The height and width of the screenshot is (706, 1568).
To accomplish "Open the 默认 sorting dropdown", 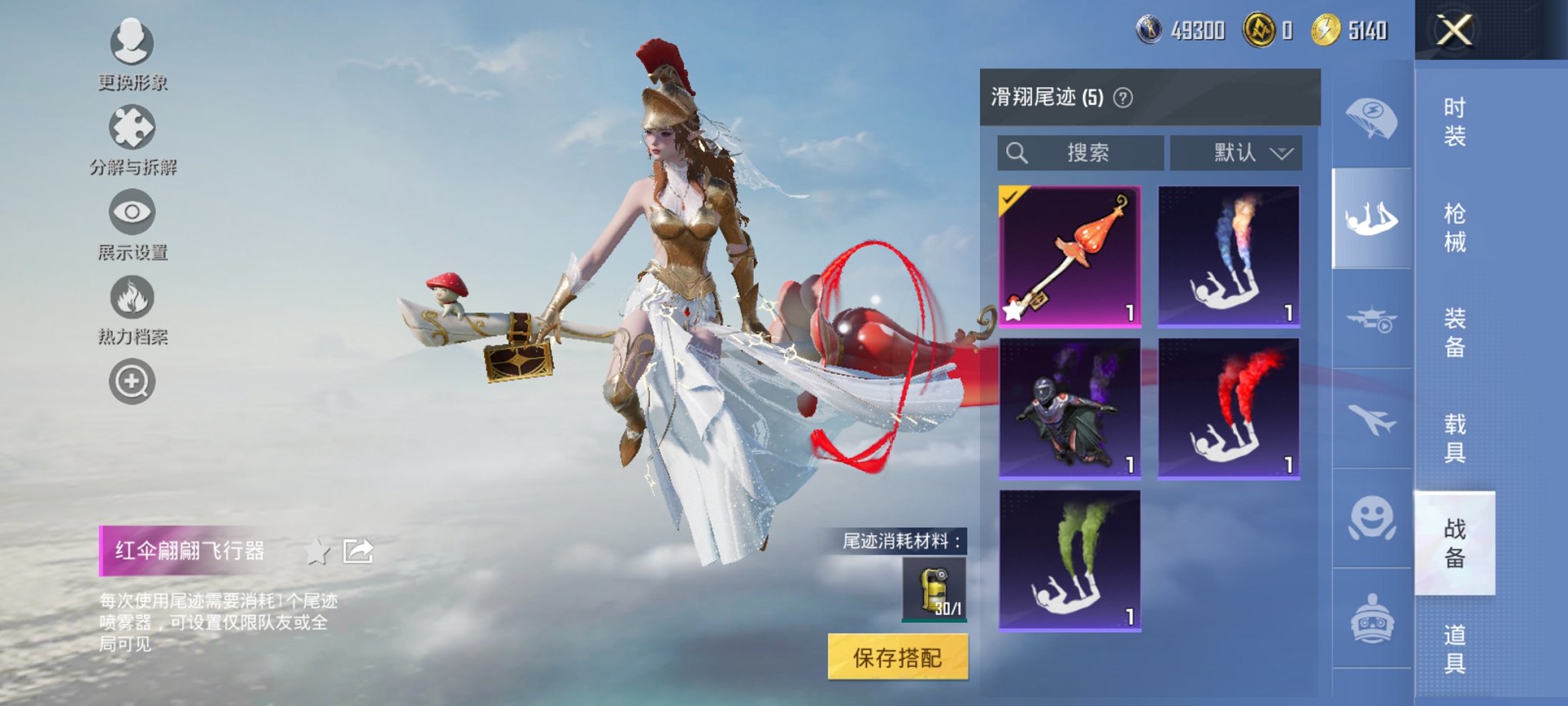I will click(1236, 152).
